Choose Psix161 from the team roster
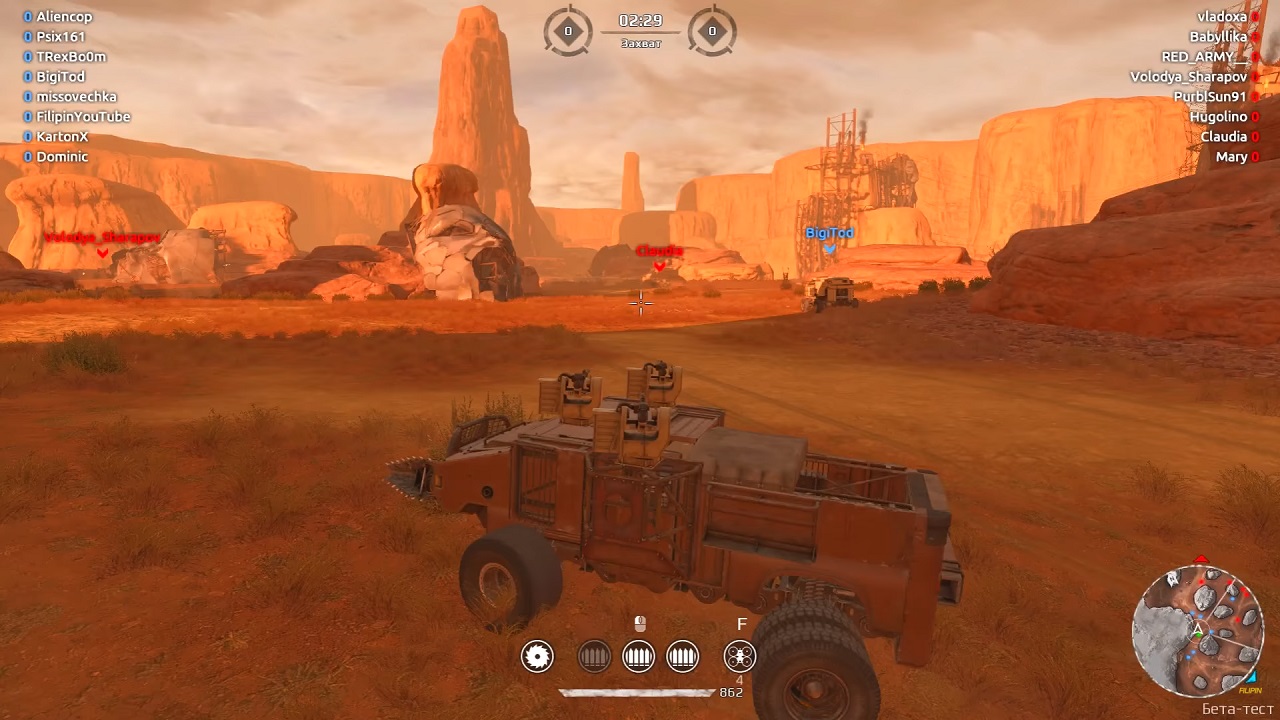The image size is (1280, 720). pyautogui.click(x=61, y=37)
